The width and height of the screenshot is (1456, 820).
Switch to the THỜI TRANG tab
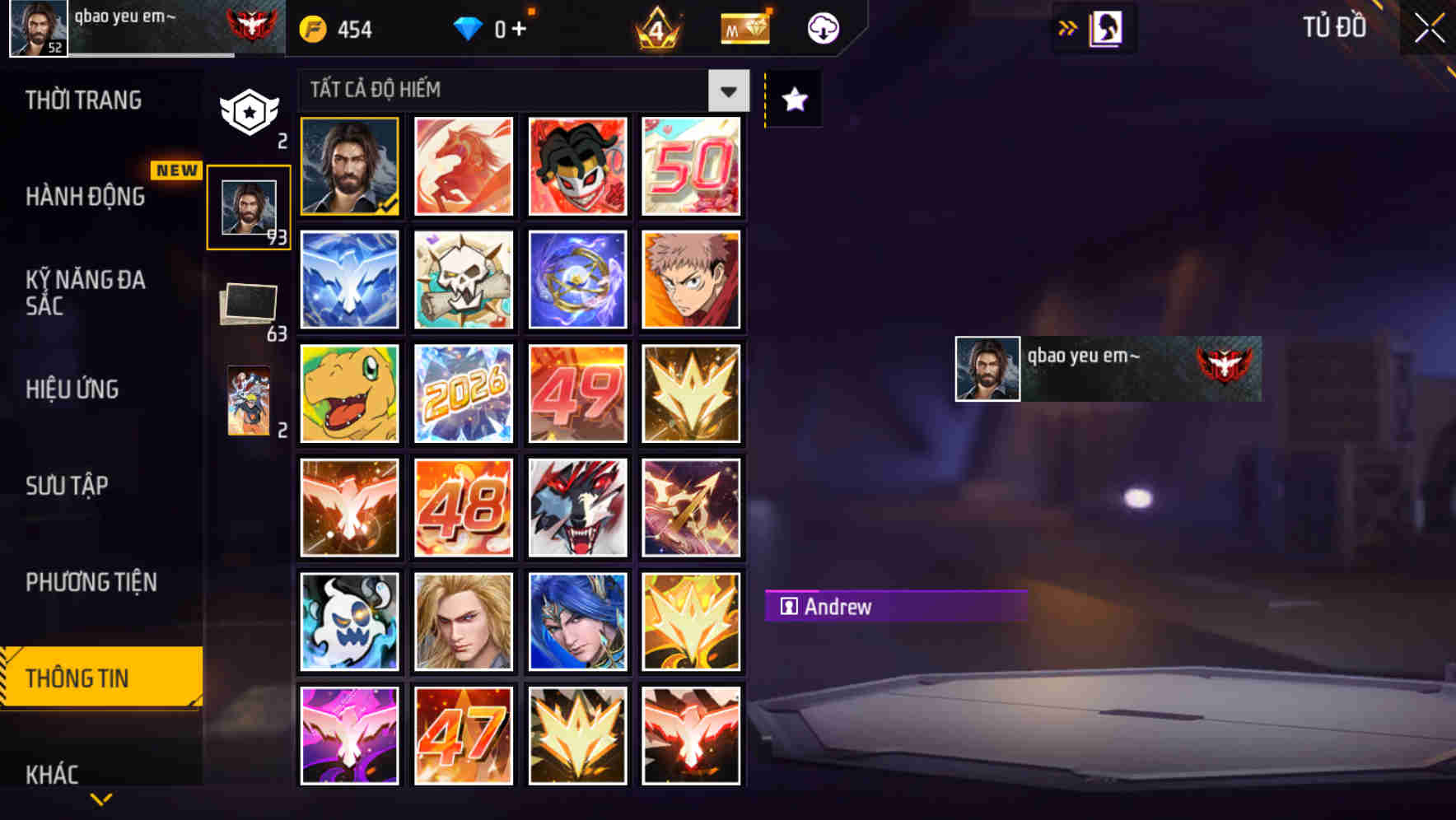[x=82, y=99]
